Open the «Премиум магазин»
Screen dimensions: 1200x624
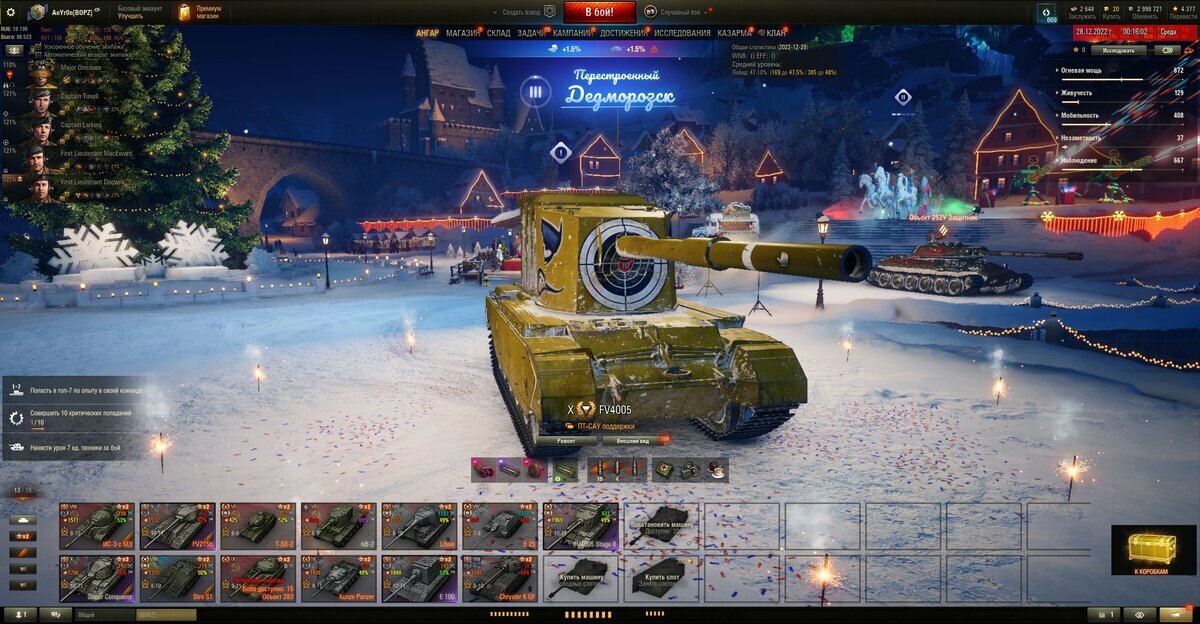(x=200, y=12)
